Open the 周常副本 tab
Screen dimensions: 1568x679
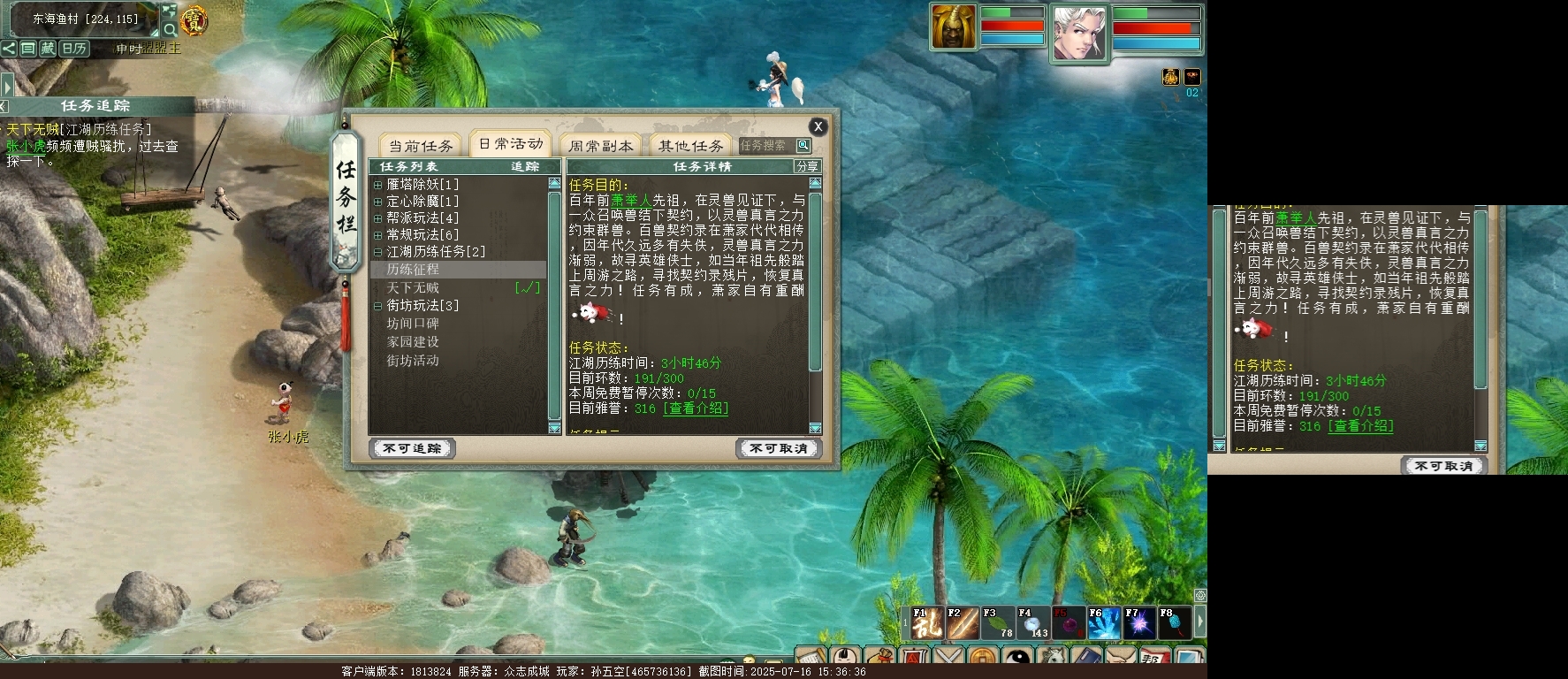(x=601, y=146)
